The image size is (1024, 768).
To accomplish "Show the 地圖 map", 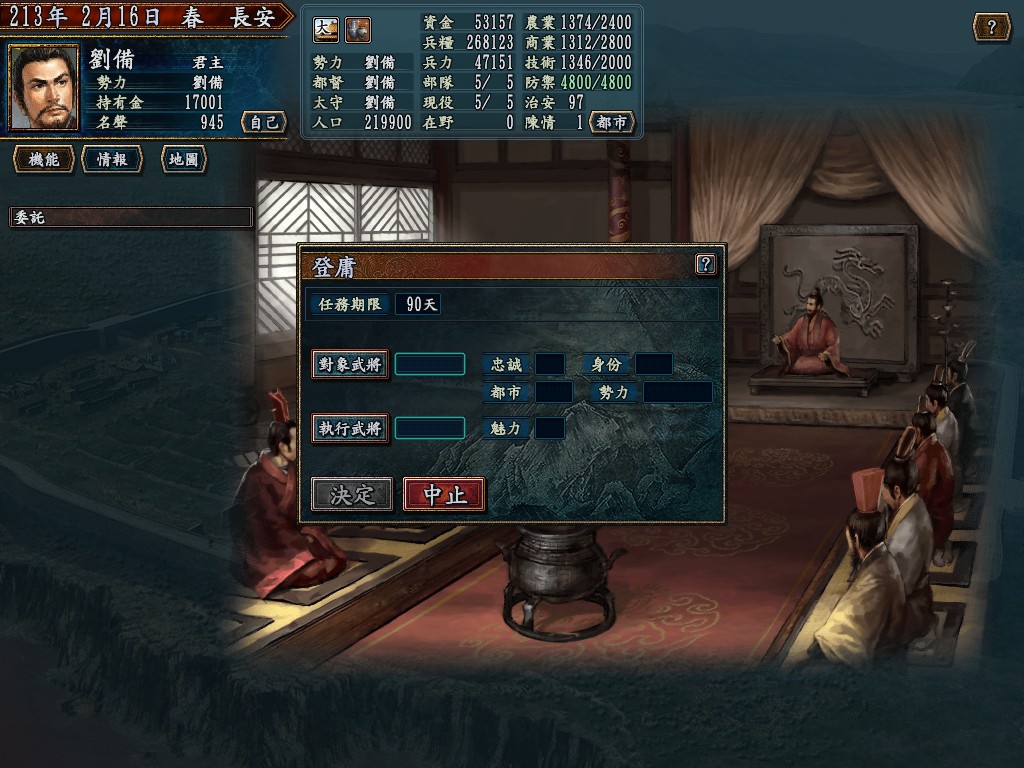I will pos(183,160).
